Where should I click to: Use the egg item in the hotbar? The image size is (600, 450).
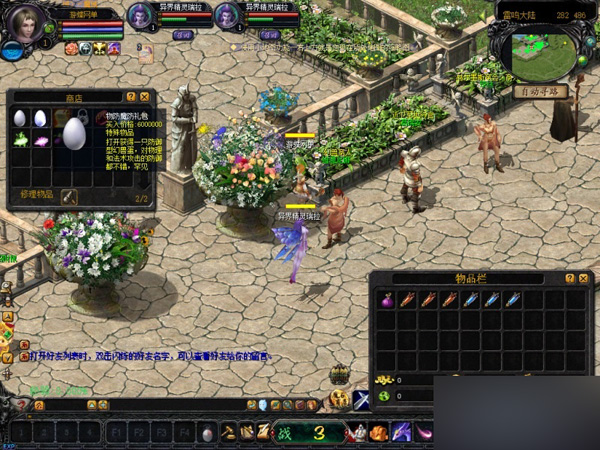(x=208, y=433)
